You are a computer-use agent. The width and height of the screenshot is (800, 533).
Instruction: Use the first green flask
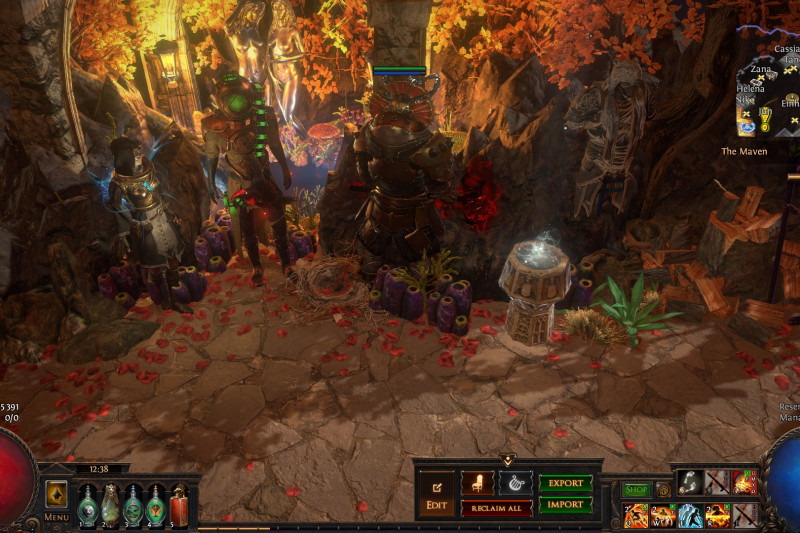tap(88, 505)
